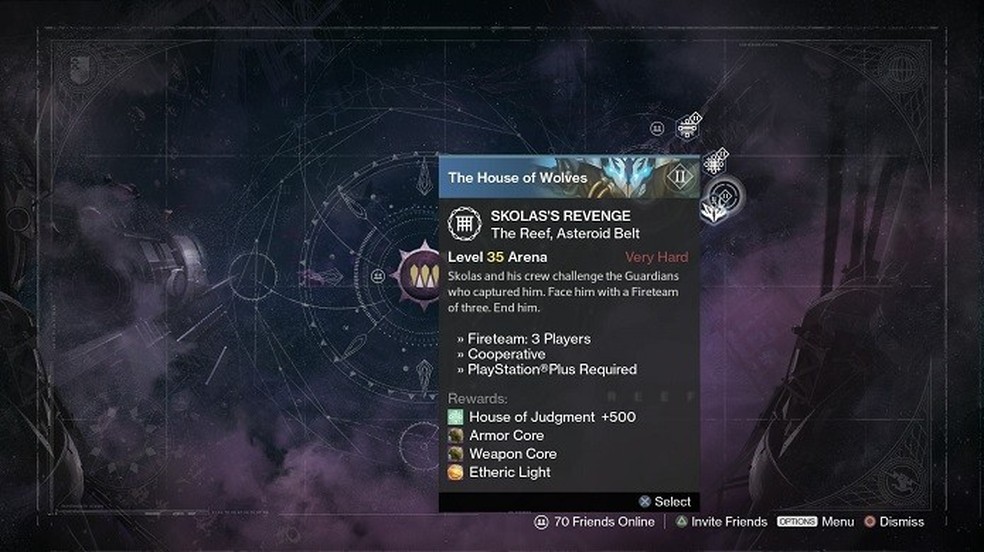
Task: Open the friends icon beside the Reef node
Action: tap(378, 275)
